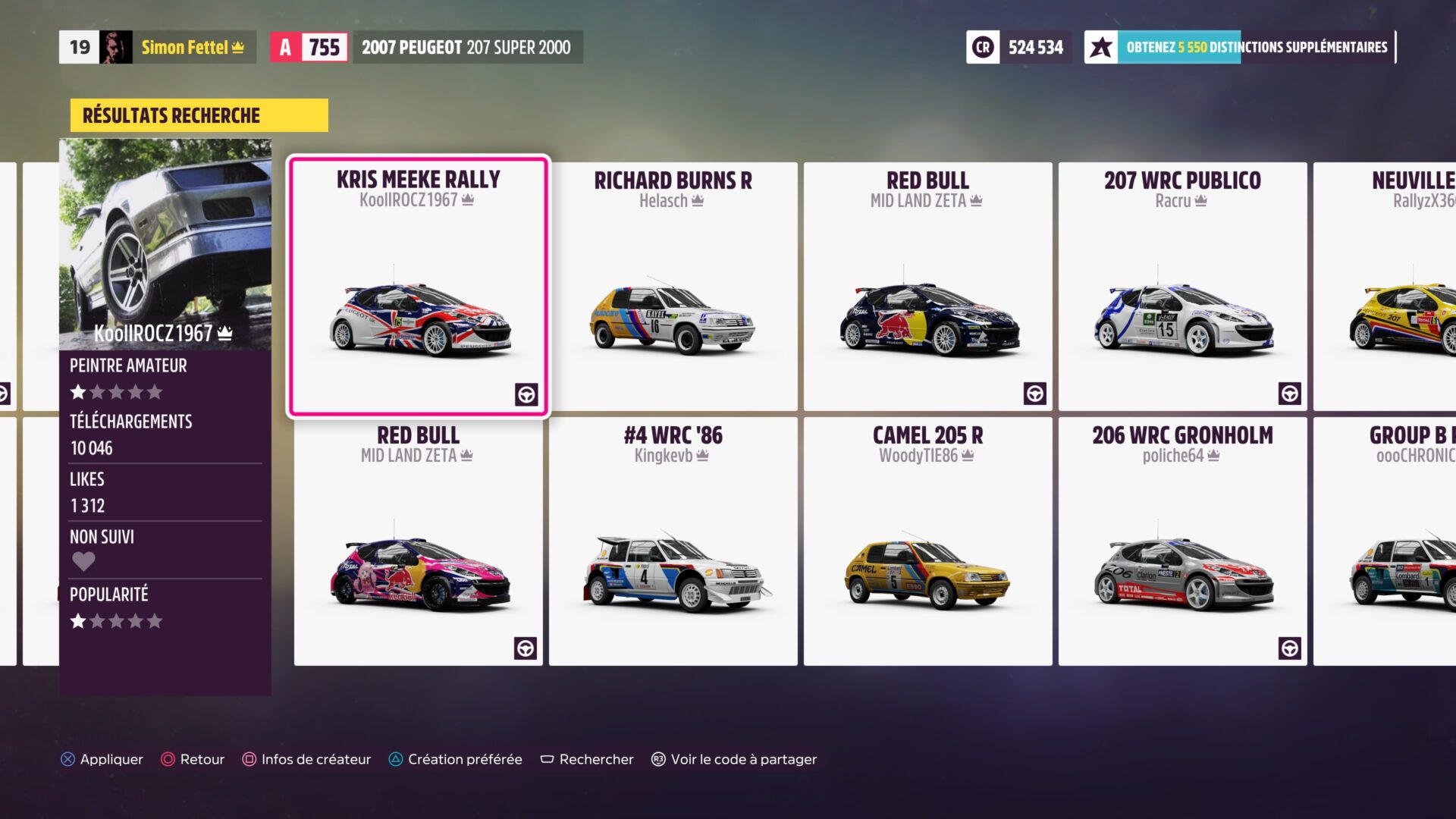
Task: Mark as Création préférée
Action: (x=455, y=759)
